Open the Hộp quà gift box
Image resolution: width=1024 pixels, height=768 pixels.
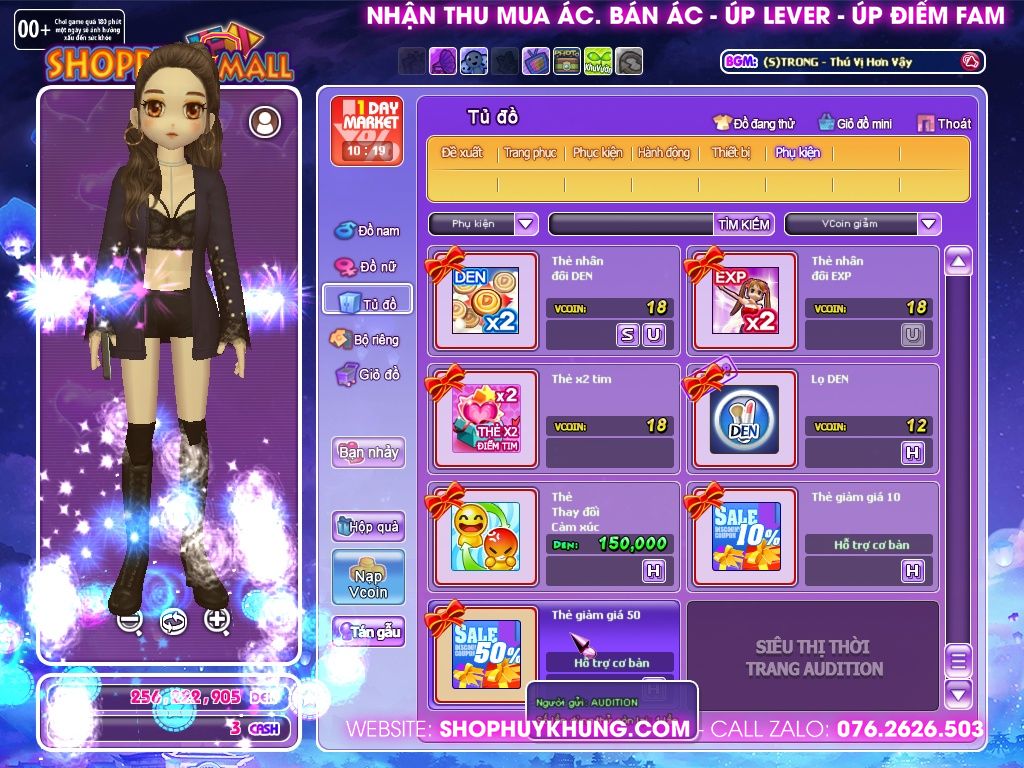pyautogui.click(x=368, y=526)
